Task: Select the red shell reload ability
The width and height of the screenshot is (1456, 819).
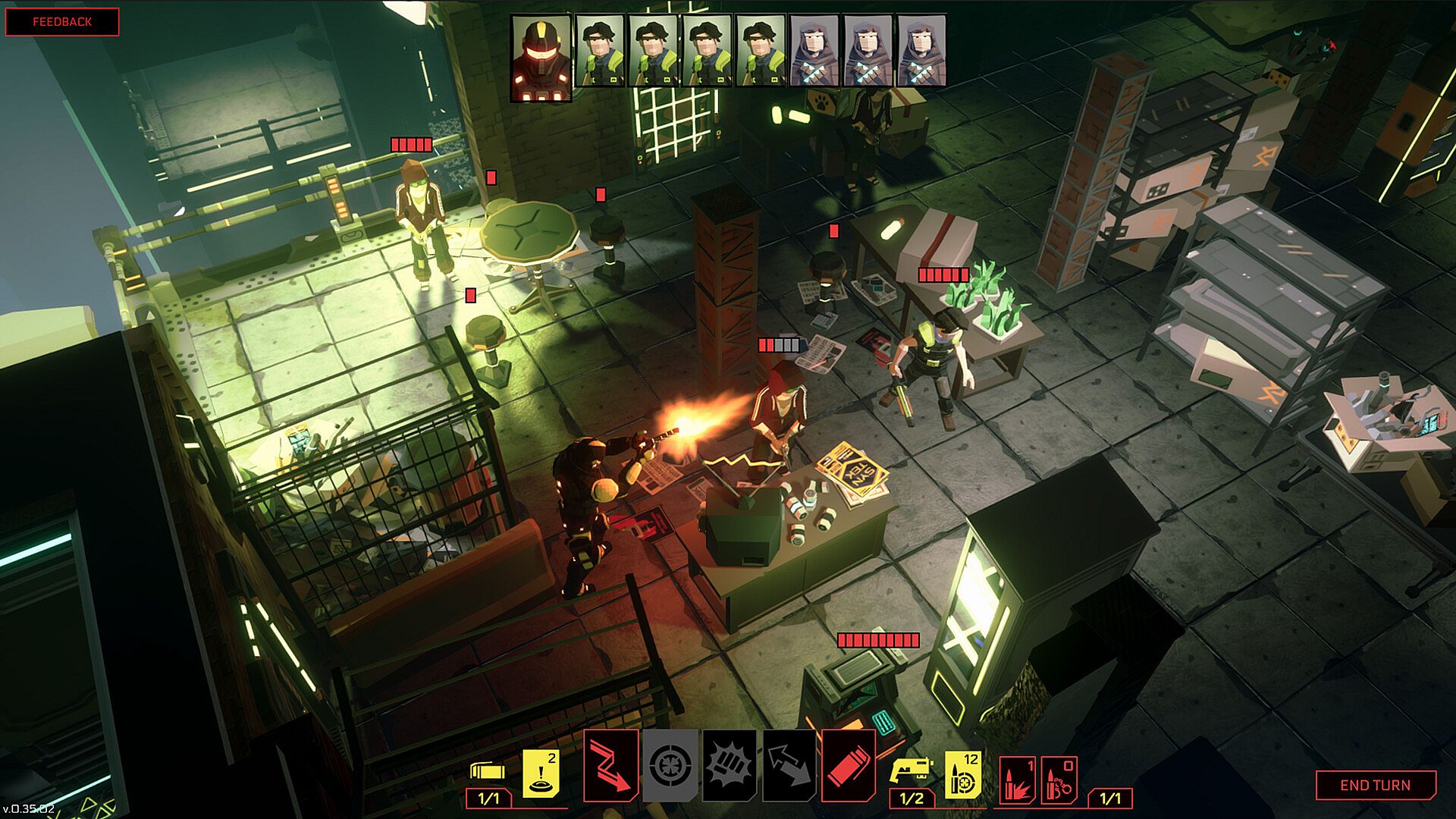Action: [848, 766]
